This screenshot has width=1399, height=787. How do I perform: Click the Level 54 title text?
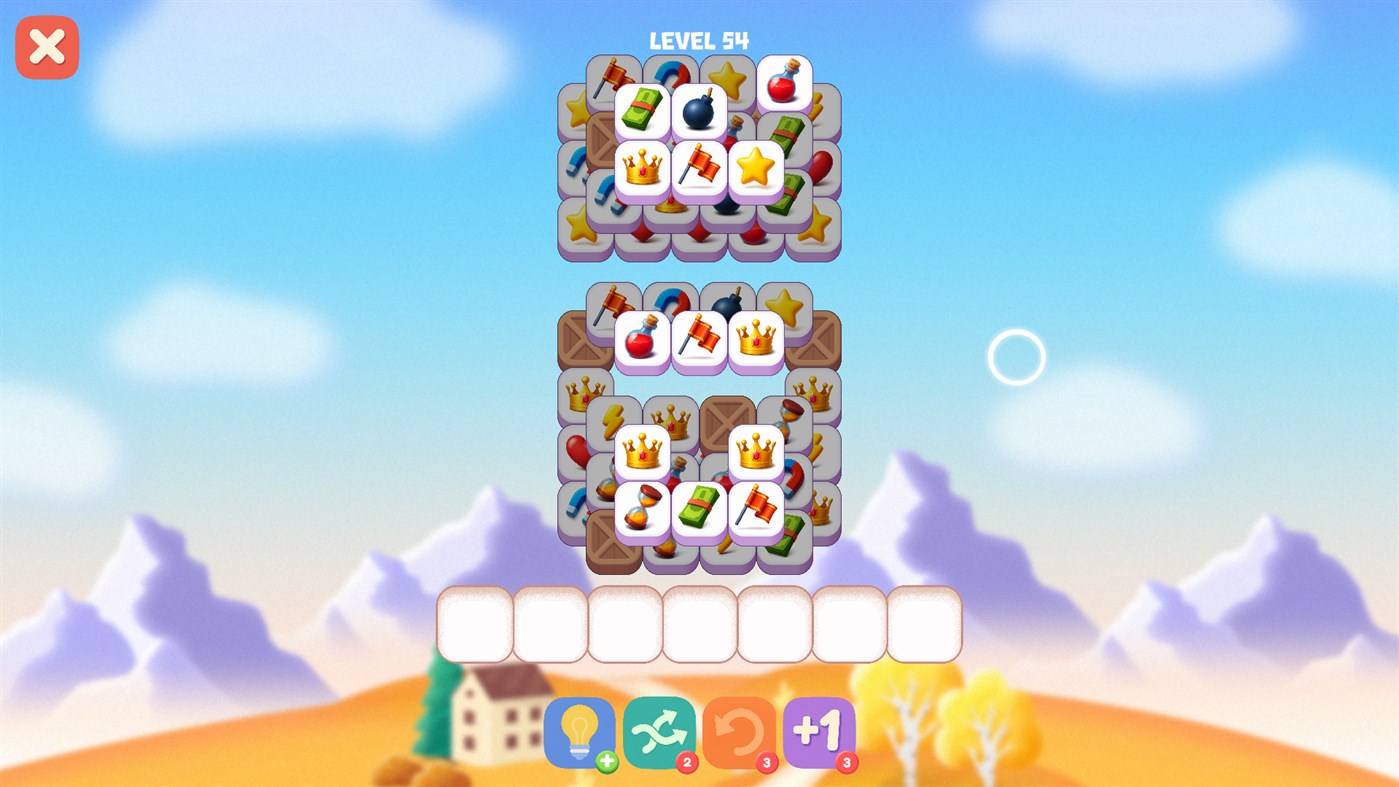pyautogui.click(x=699, y=40)
